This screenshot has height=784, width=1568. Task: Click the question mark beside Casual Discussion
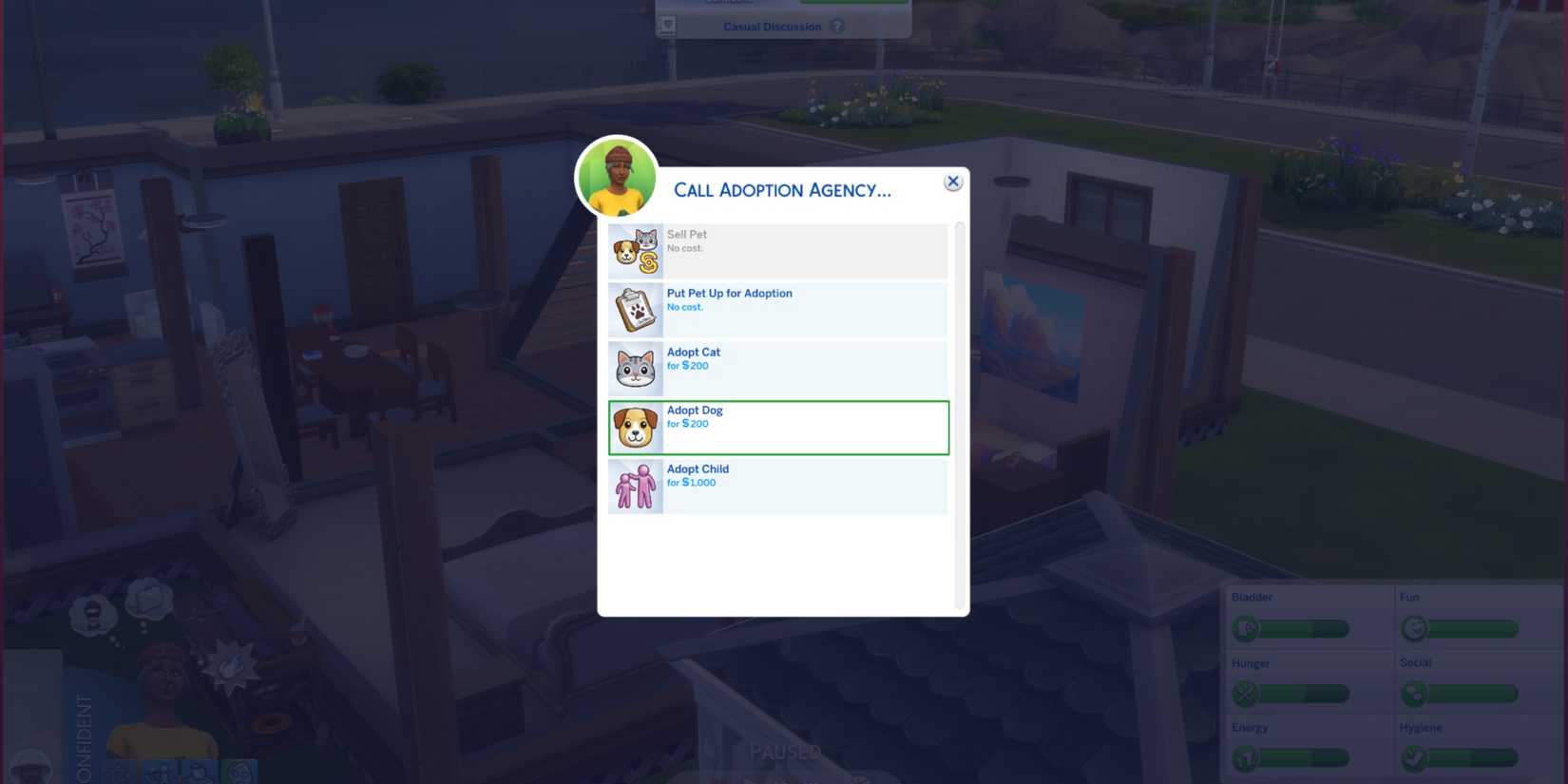(836, 27)
